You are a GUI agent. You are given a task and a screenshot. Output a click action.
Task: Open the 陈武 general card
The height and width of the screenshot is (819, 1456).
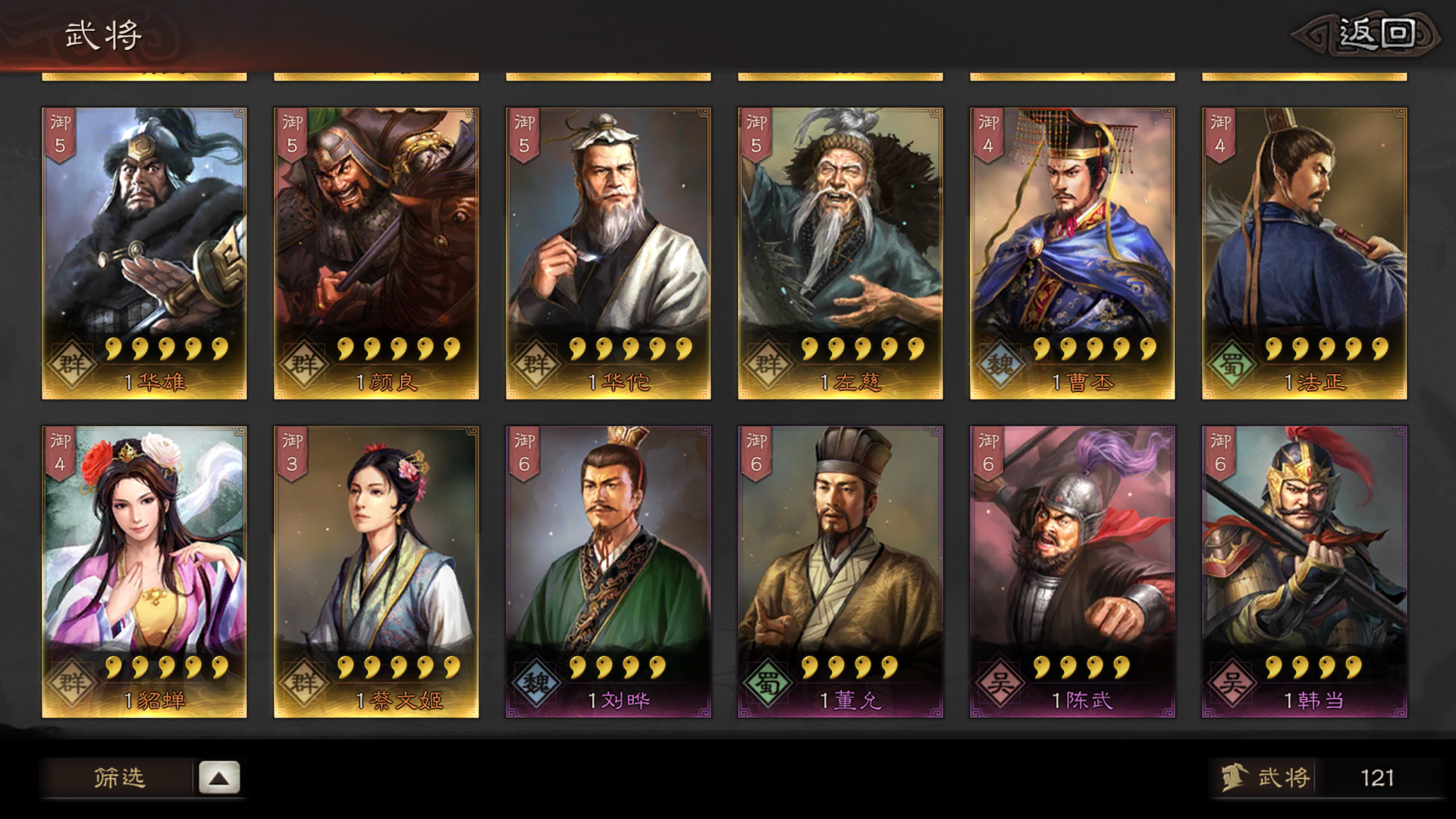pos(1072,572)
